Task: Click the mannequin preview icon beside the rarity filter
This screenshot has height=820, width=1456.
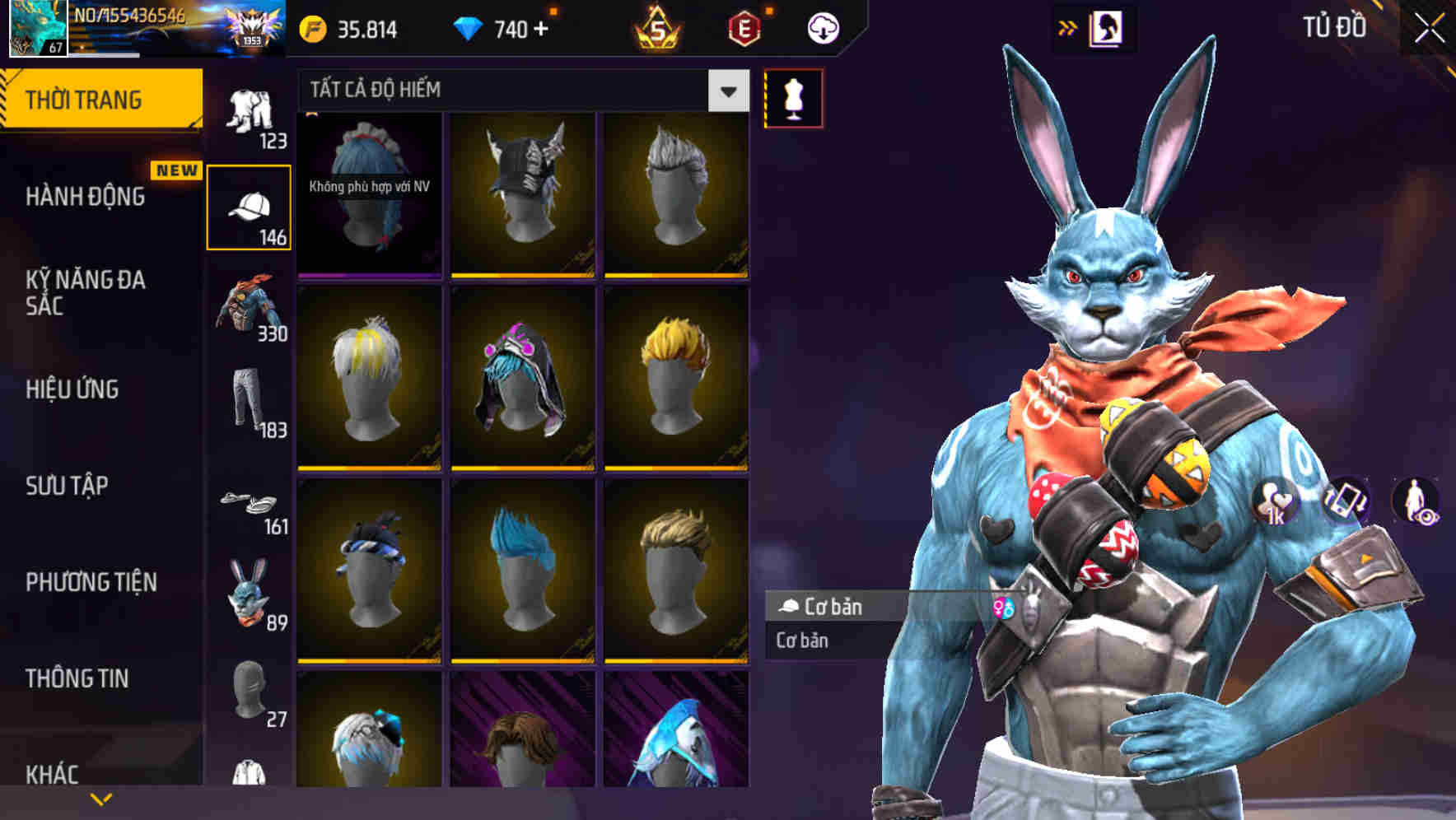Action: click(793, 96)
